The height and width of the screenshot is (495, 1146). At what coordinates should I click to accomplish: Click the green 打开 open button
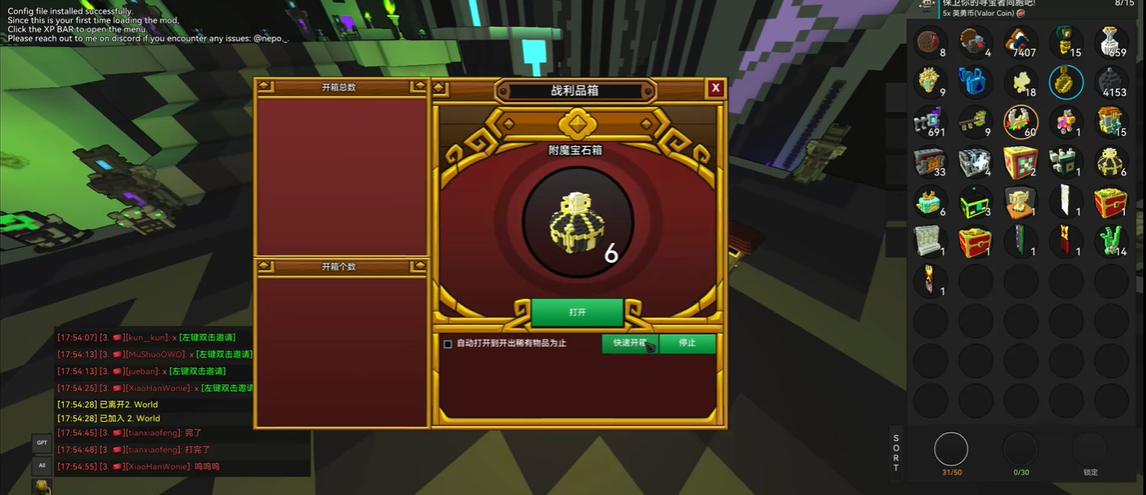click(x=577, y=312)
